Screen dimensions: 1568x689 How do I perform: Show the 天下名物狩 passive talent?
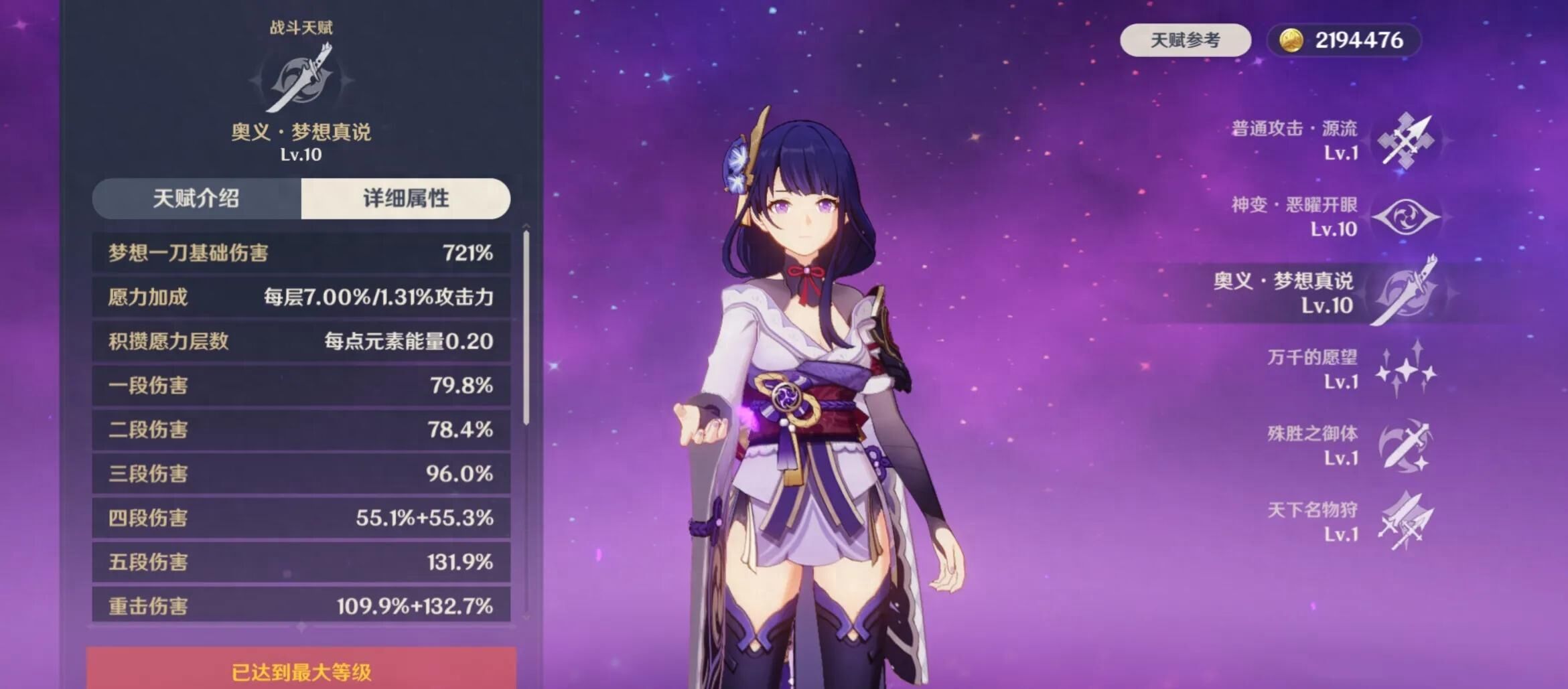1405,522
